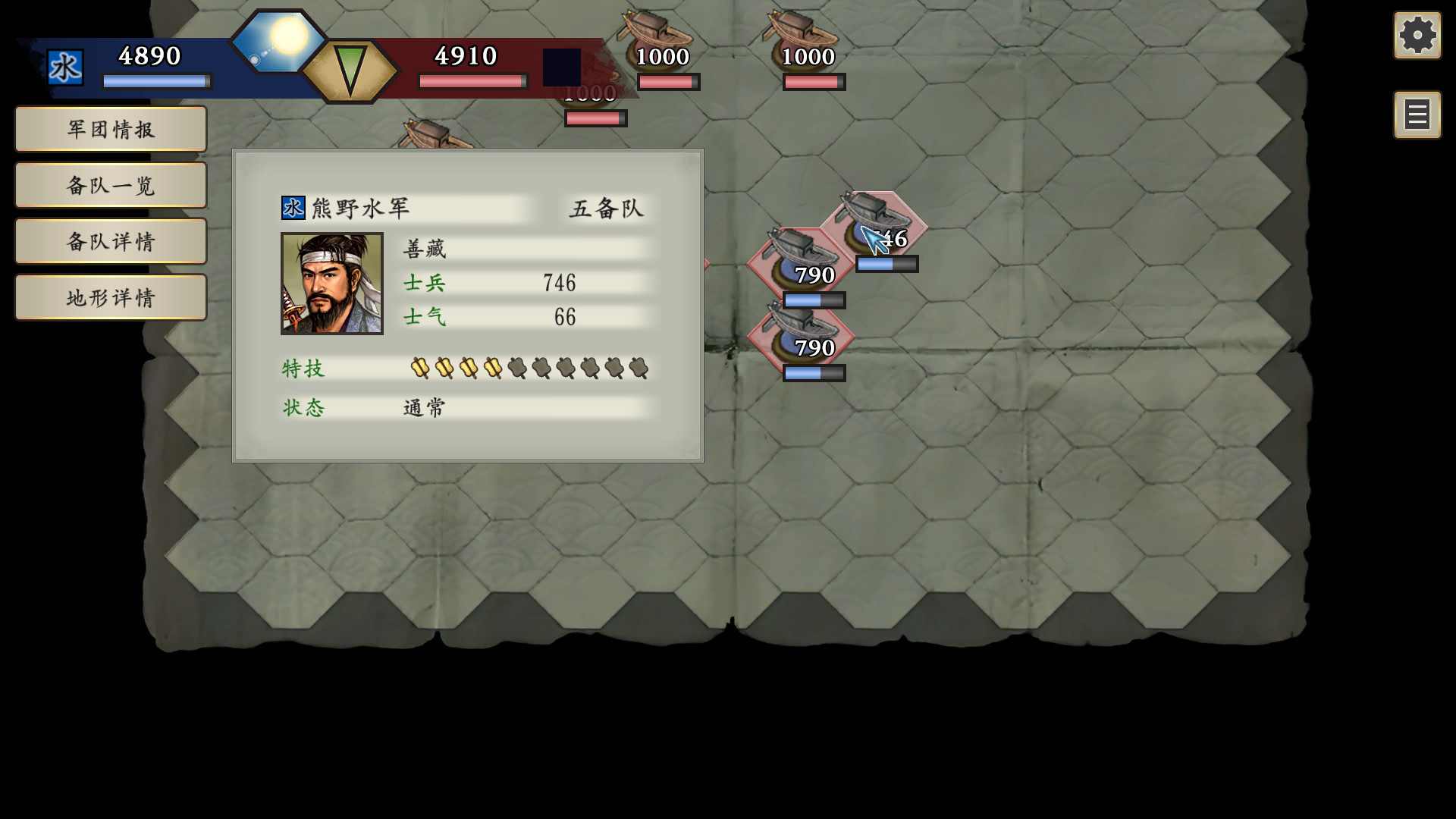Image resolution: width=1456 pixels, height=819 pixels.
Task: Select the wind direction indicator beside the sun
Action: (x=353, y=71)
